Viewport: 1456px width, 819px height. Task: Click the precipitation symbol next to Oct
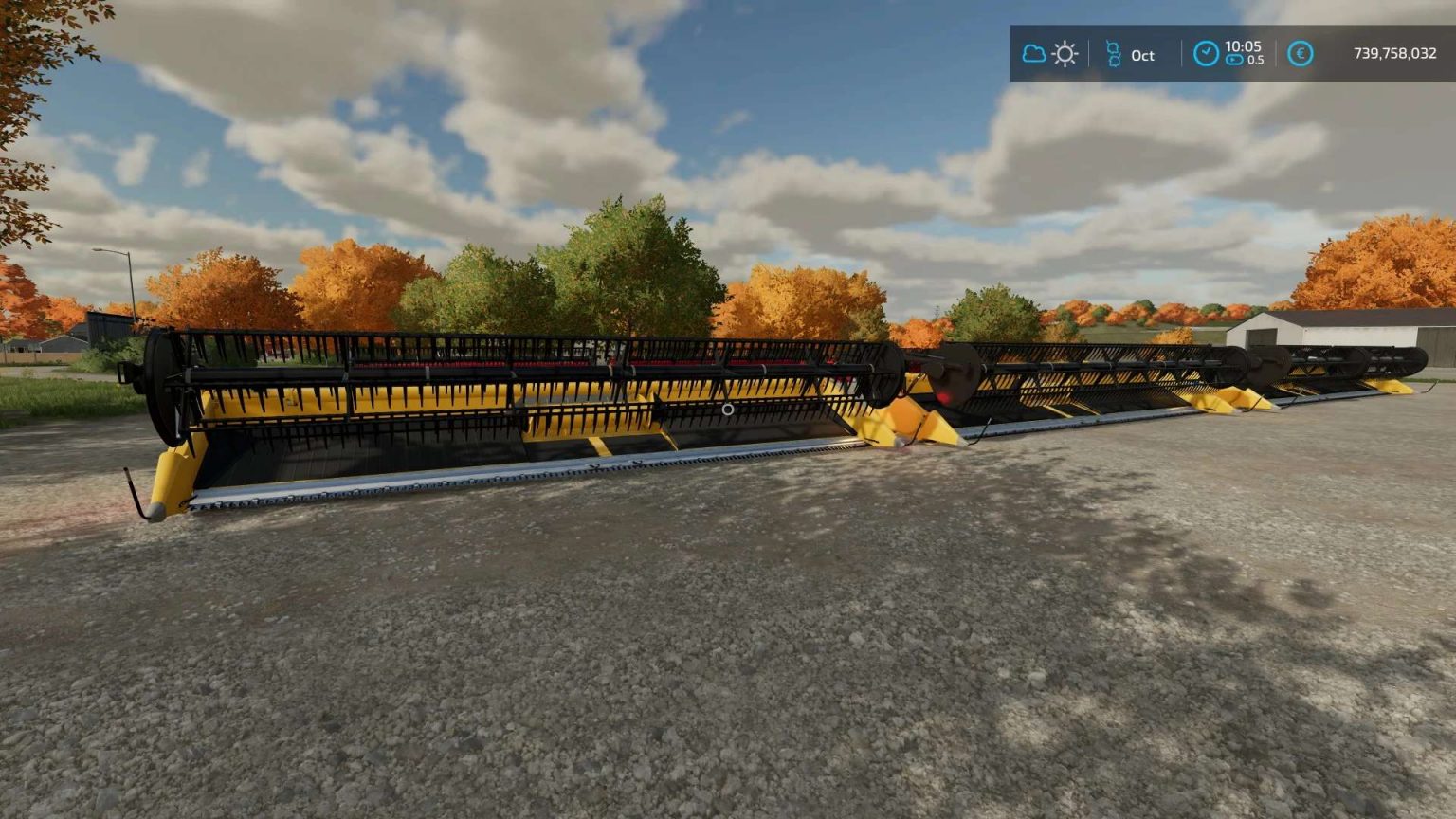point(1114,53)
